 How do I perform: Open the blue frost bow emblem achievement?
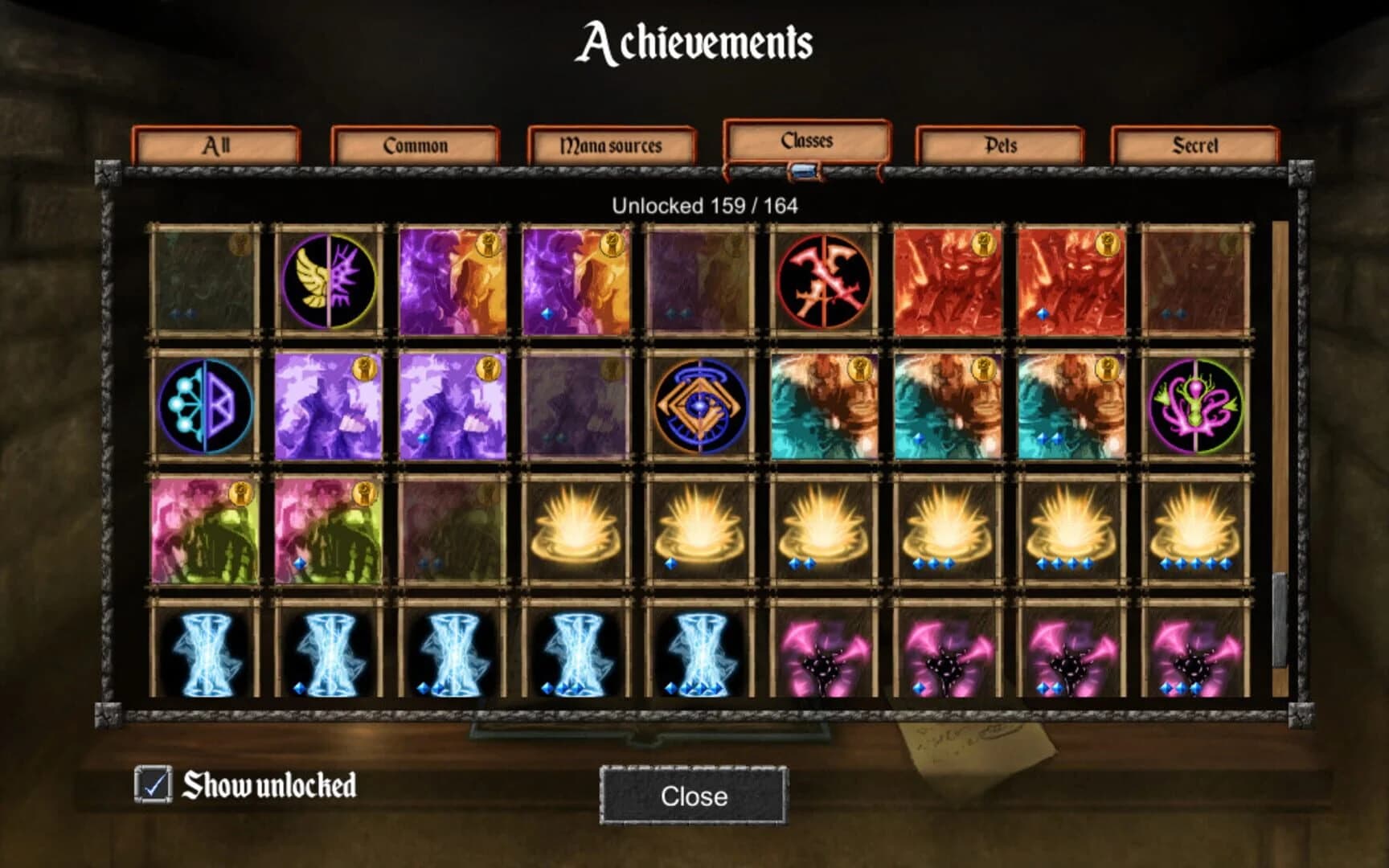205,404
